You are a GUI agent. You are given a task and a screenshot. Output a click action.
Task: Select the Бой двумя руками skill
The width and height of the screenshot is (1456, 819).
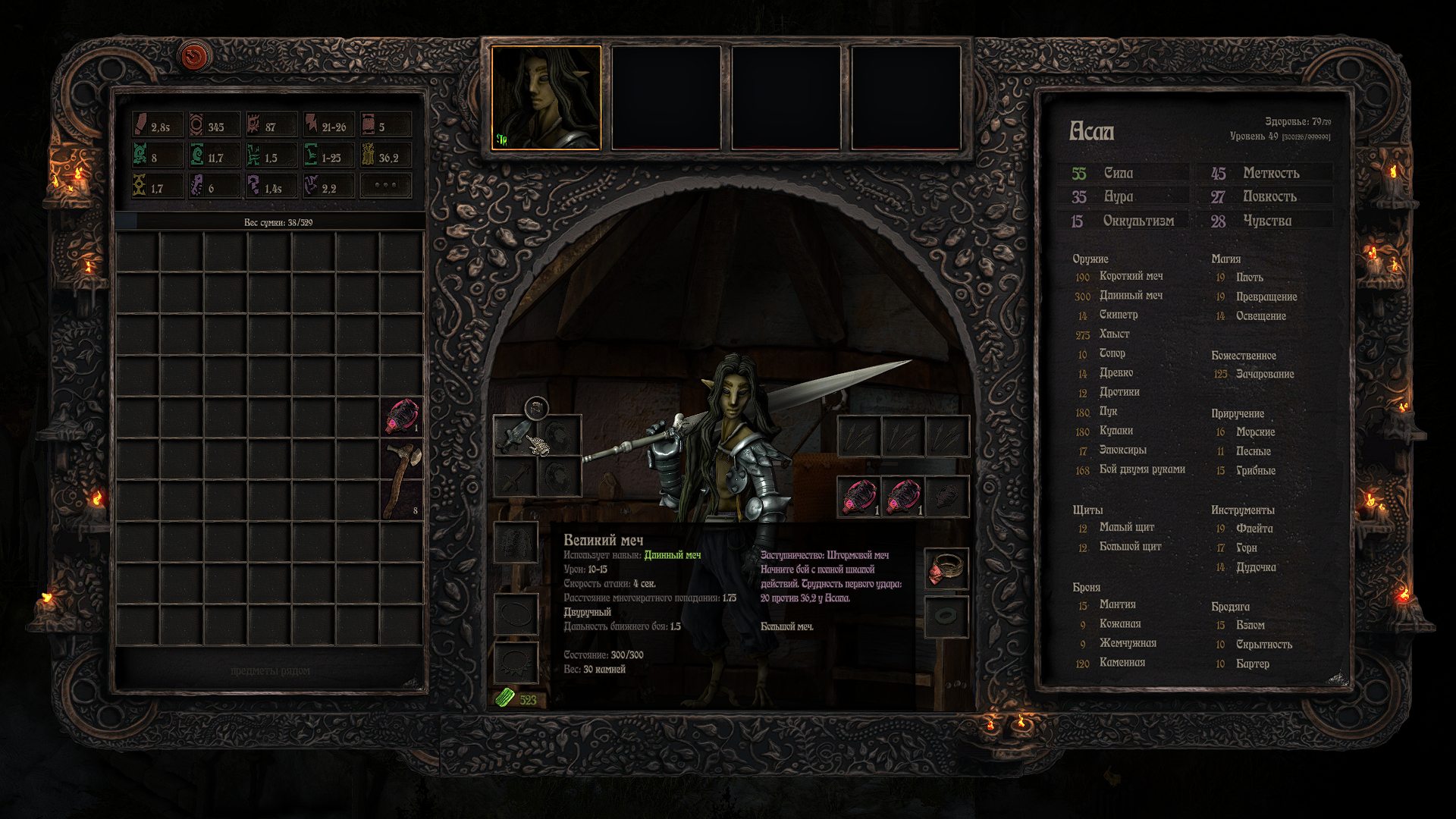[x=1141, y=469]
